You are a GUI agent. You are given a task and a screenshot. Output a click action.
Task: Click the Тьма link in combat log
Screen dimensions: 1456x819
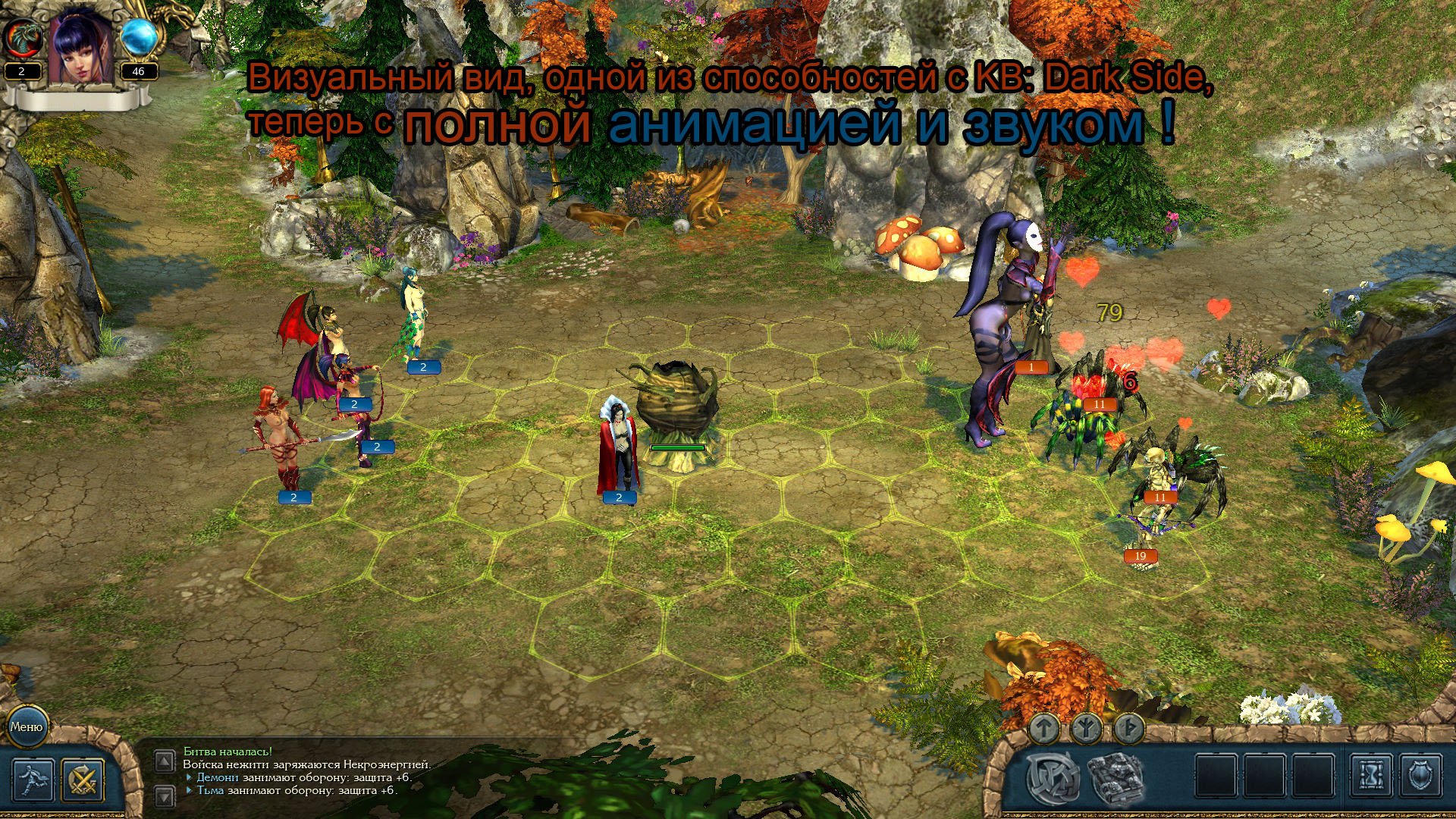210,790
